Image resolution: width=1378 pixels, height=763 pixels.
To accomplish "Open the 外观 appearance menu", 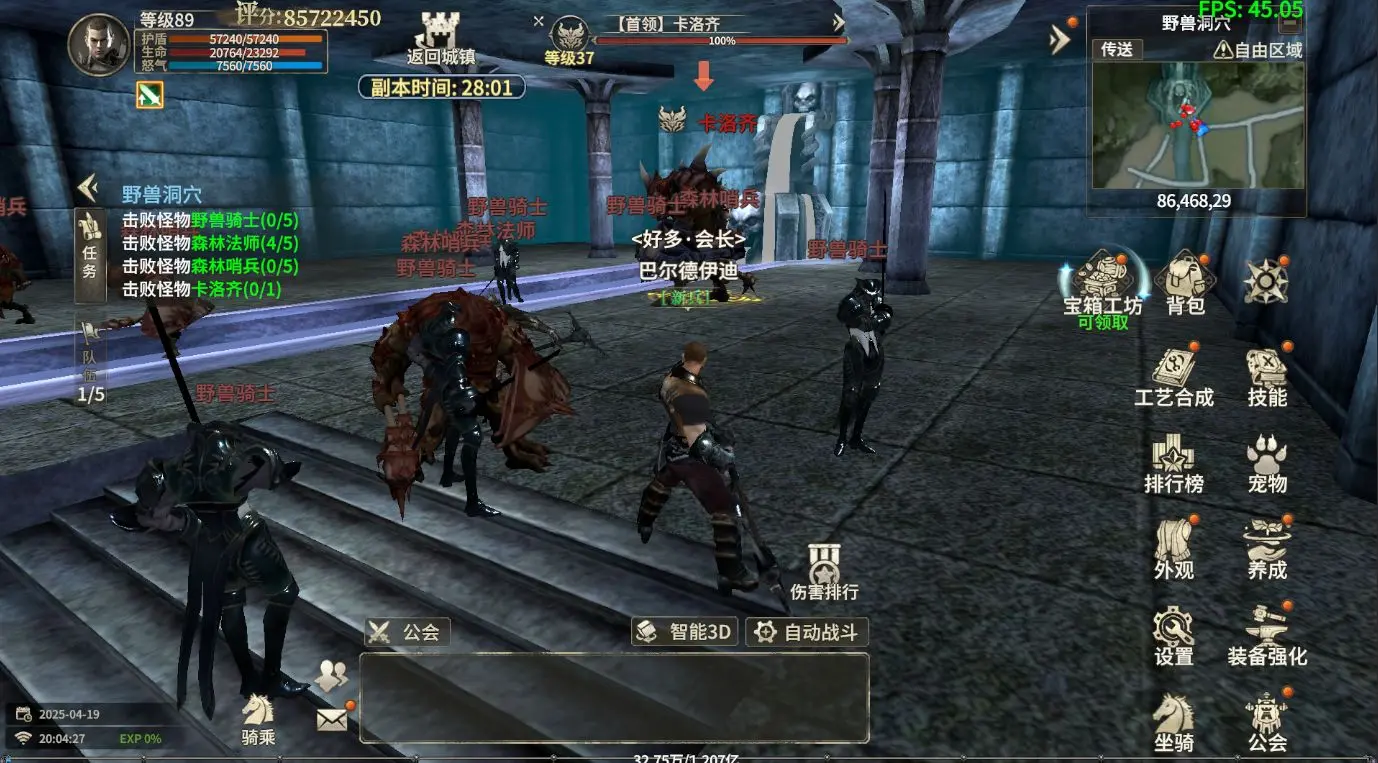I will click(1173, 550).
